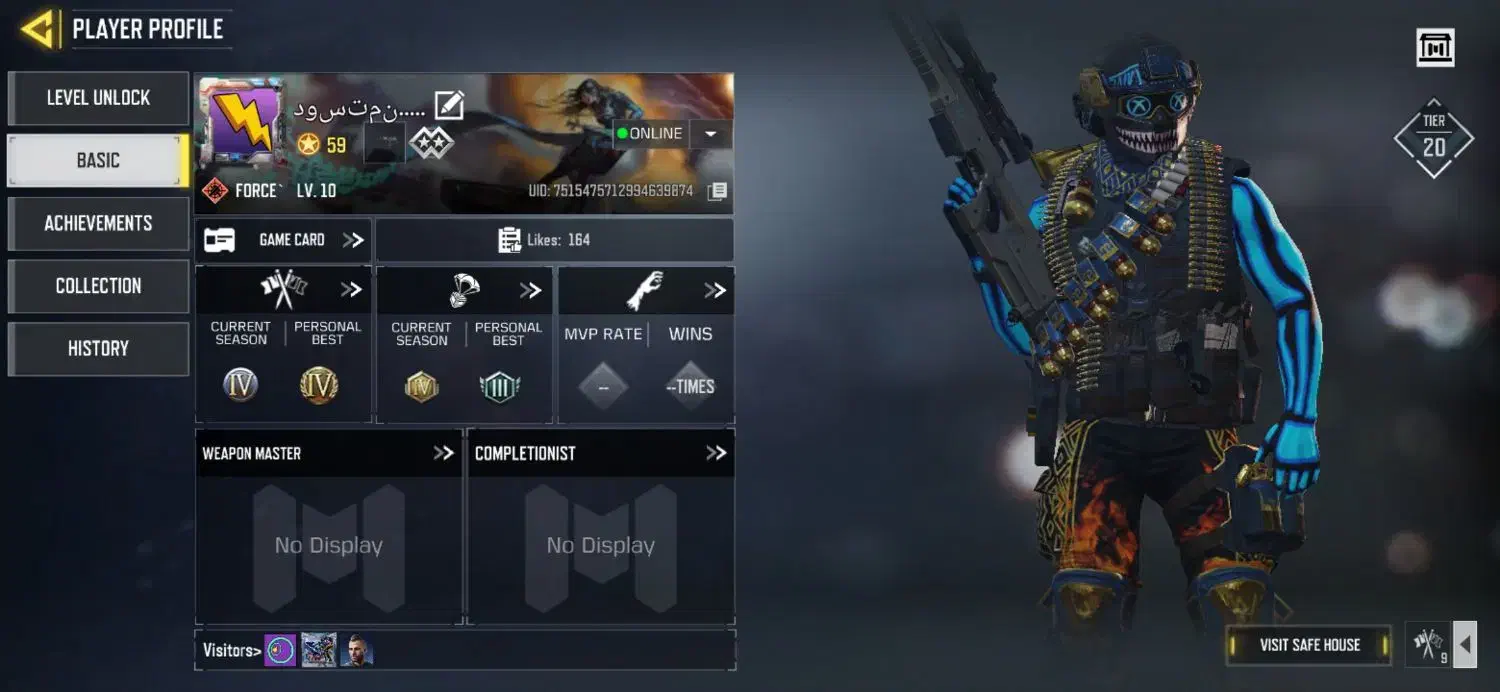Copy the UID with the copy icon
1500x692 pixels.
717,191
